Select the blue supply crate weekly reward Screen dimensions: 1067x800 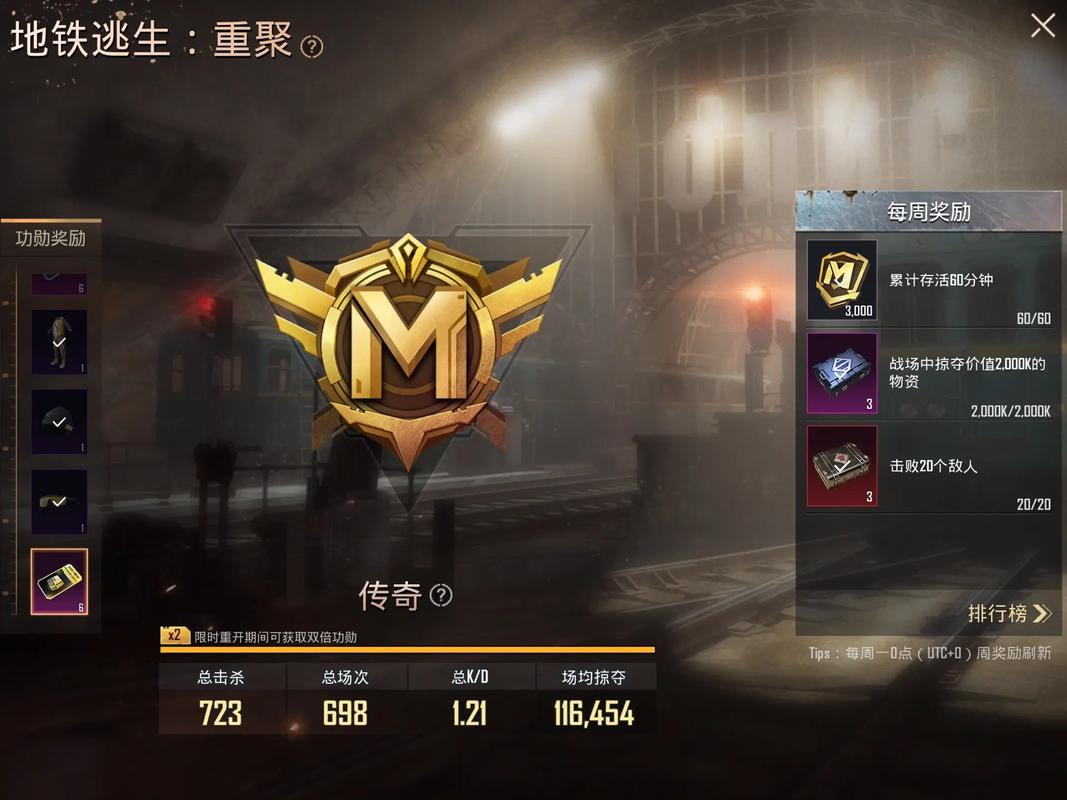coord(842,373)
